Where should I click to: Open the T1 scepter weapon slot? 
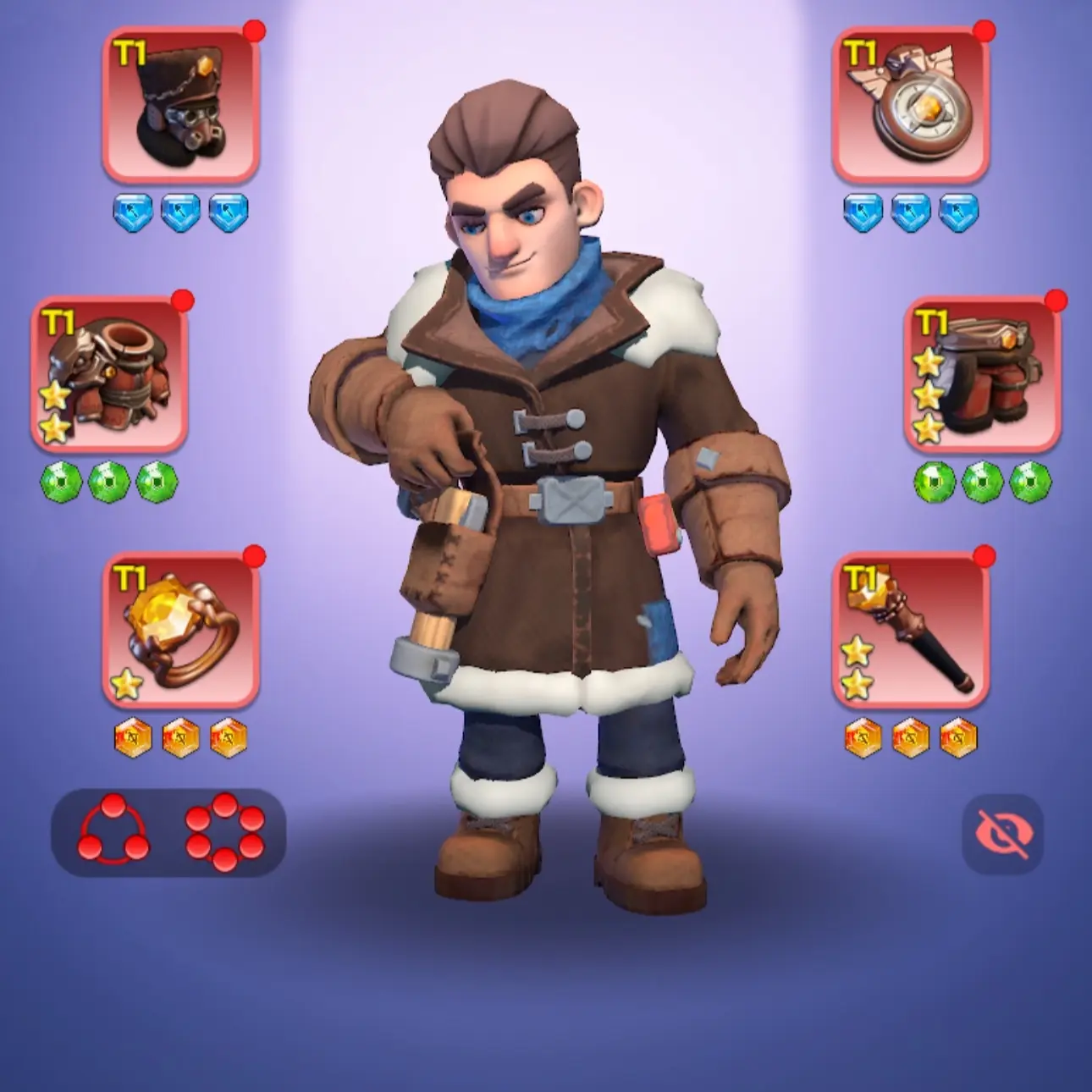click(x=912, y=635)
